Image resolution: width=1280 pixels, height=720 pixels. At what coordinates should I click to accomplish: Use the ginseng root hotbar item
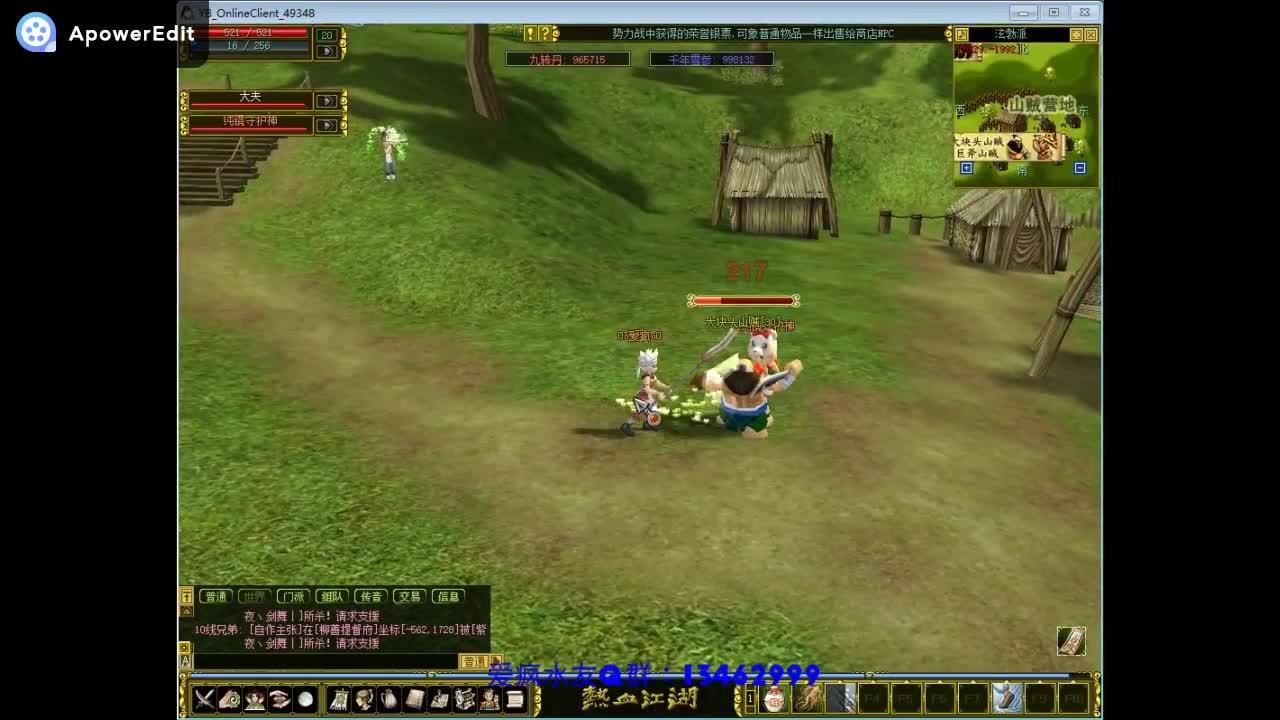click(807, 698)
